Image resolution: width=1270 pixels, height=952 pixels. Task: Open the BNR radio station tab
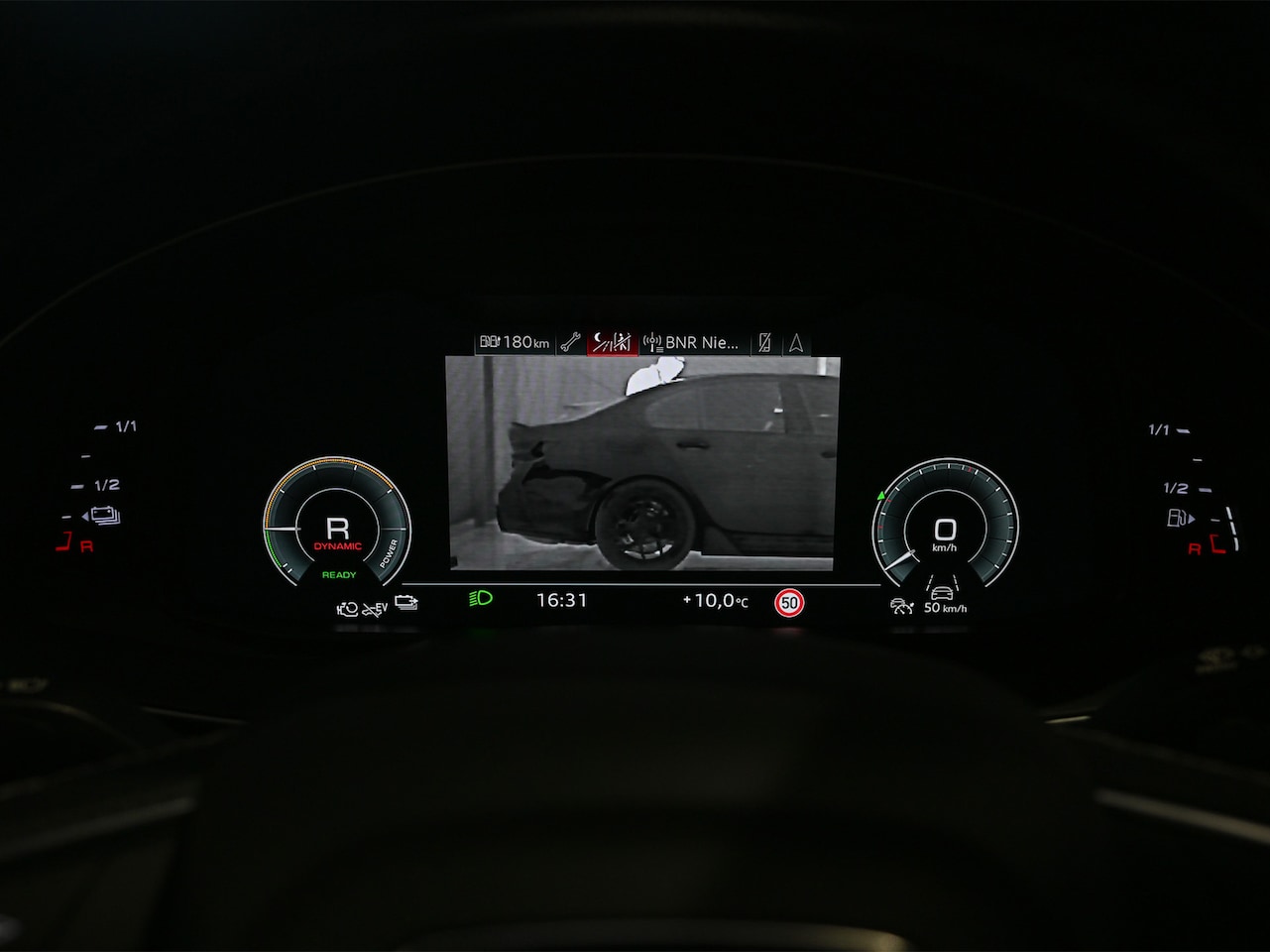(x=691, y=343)
